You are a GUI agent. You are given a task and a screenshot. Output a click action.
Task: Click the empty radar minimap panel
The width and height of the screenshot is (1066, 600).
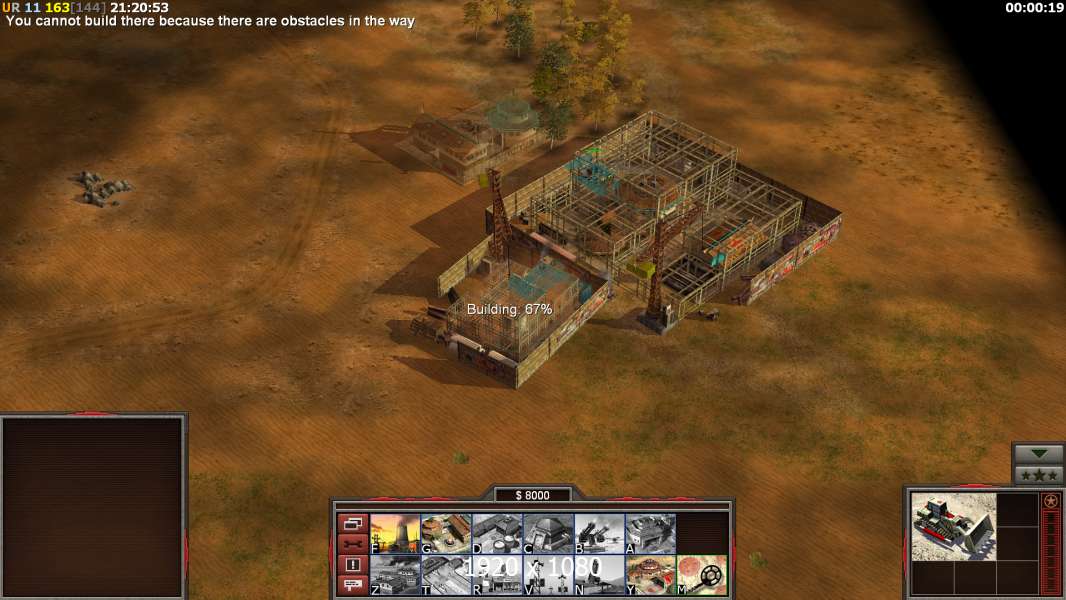click(x=93, y=506)
